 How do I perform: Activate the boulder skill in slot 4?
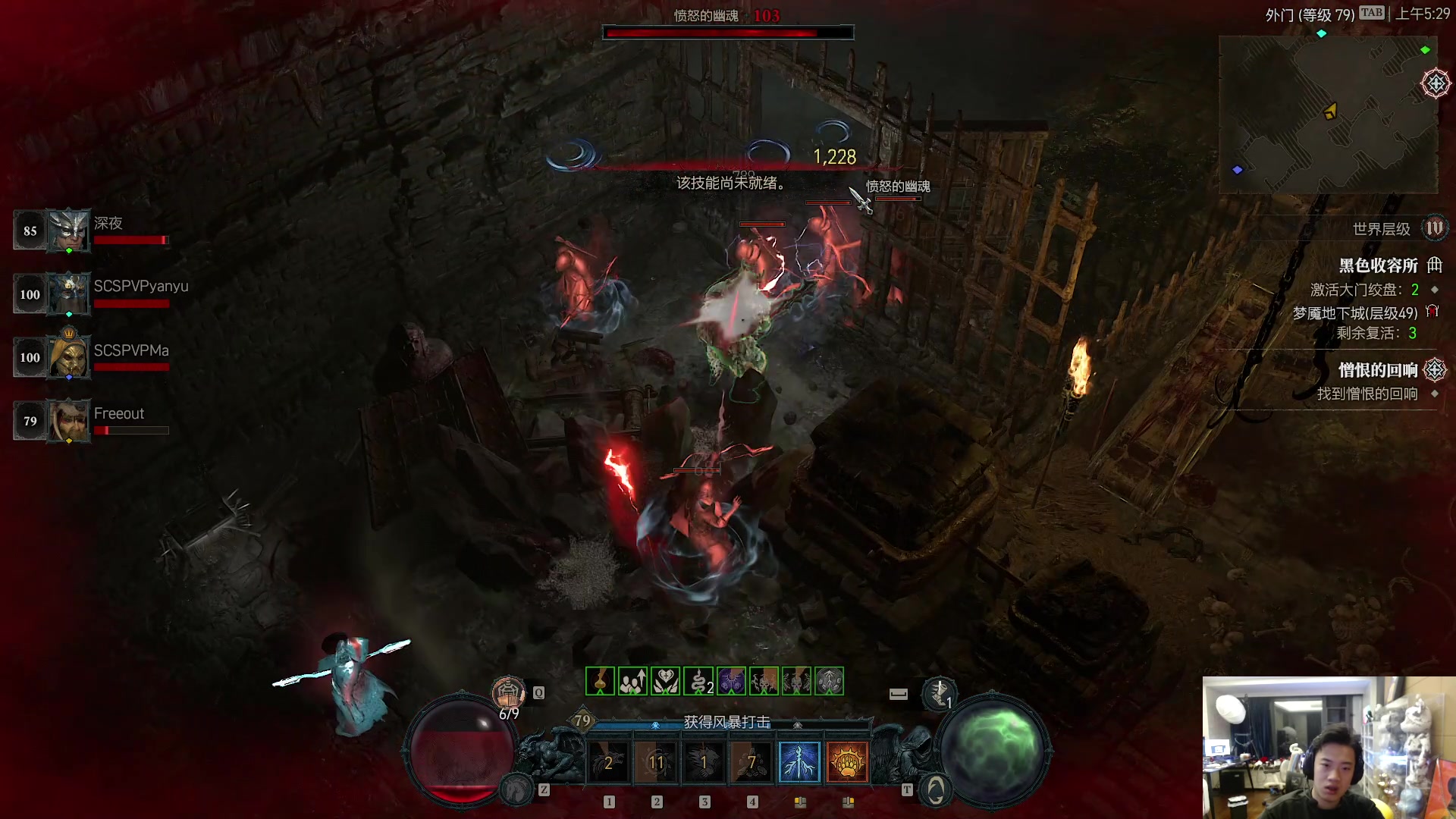[x=752, y=762]
